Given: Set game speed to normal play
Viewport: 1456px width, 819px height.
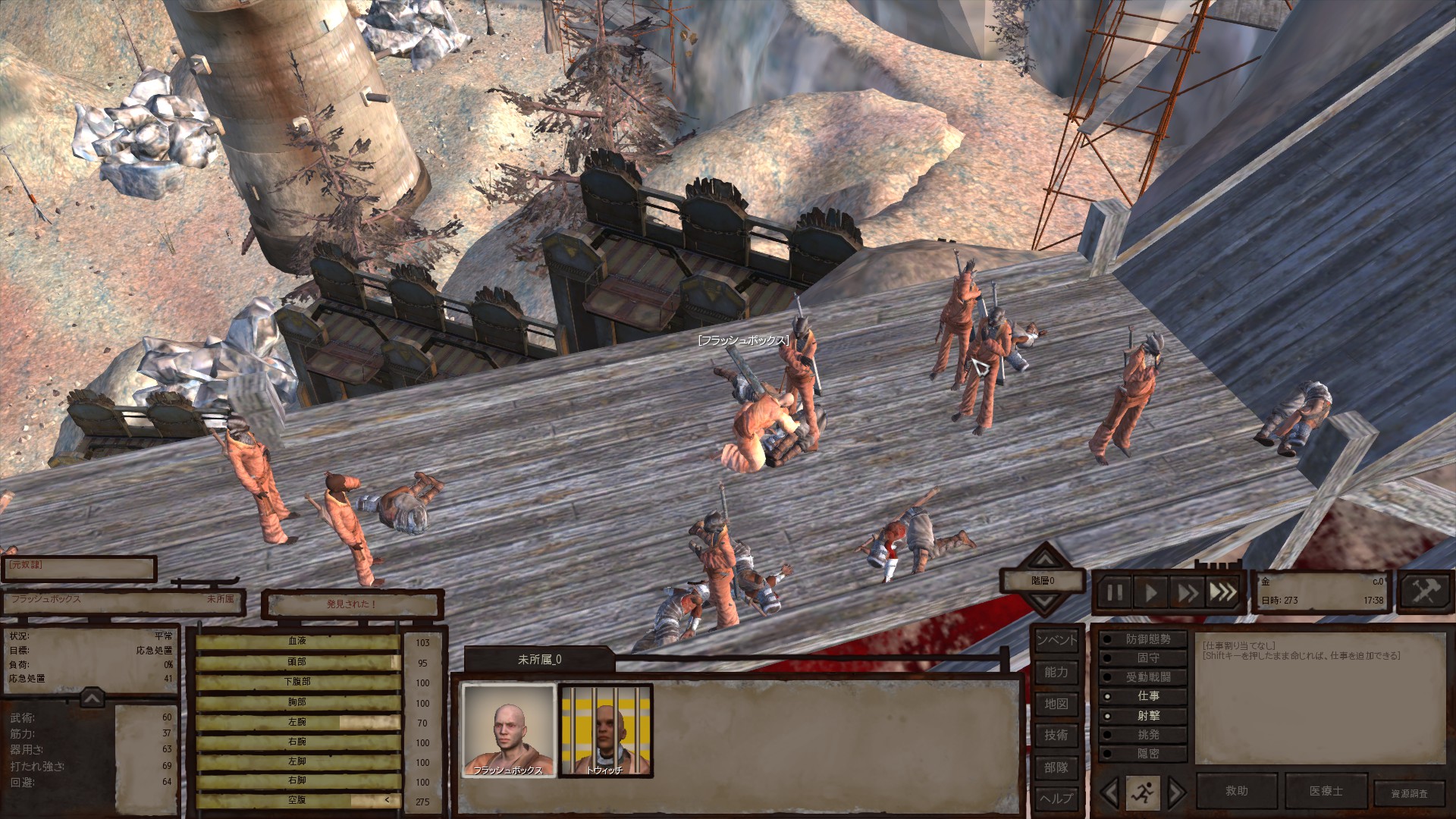Looking at the screenshot, I should click(1150, 591).
